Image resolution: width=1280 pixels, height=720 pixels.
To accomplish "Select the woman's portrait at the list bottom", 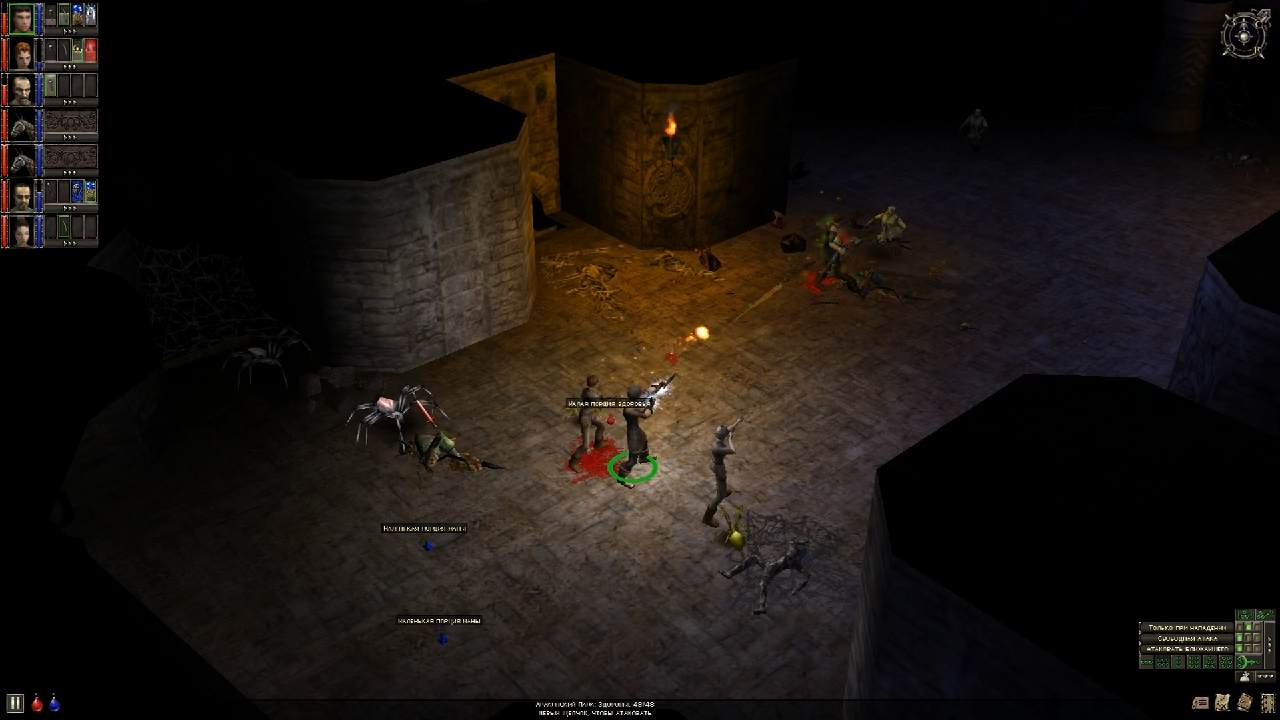I will 22,231.
